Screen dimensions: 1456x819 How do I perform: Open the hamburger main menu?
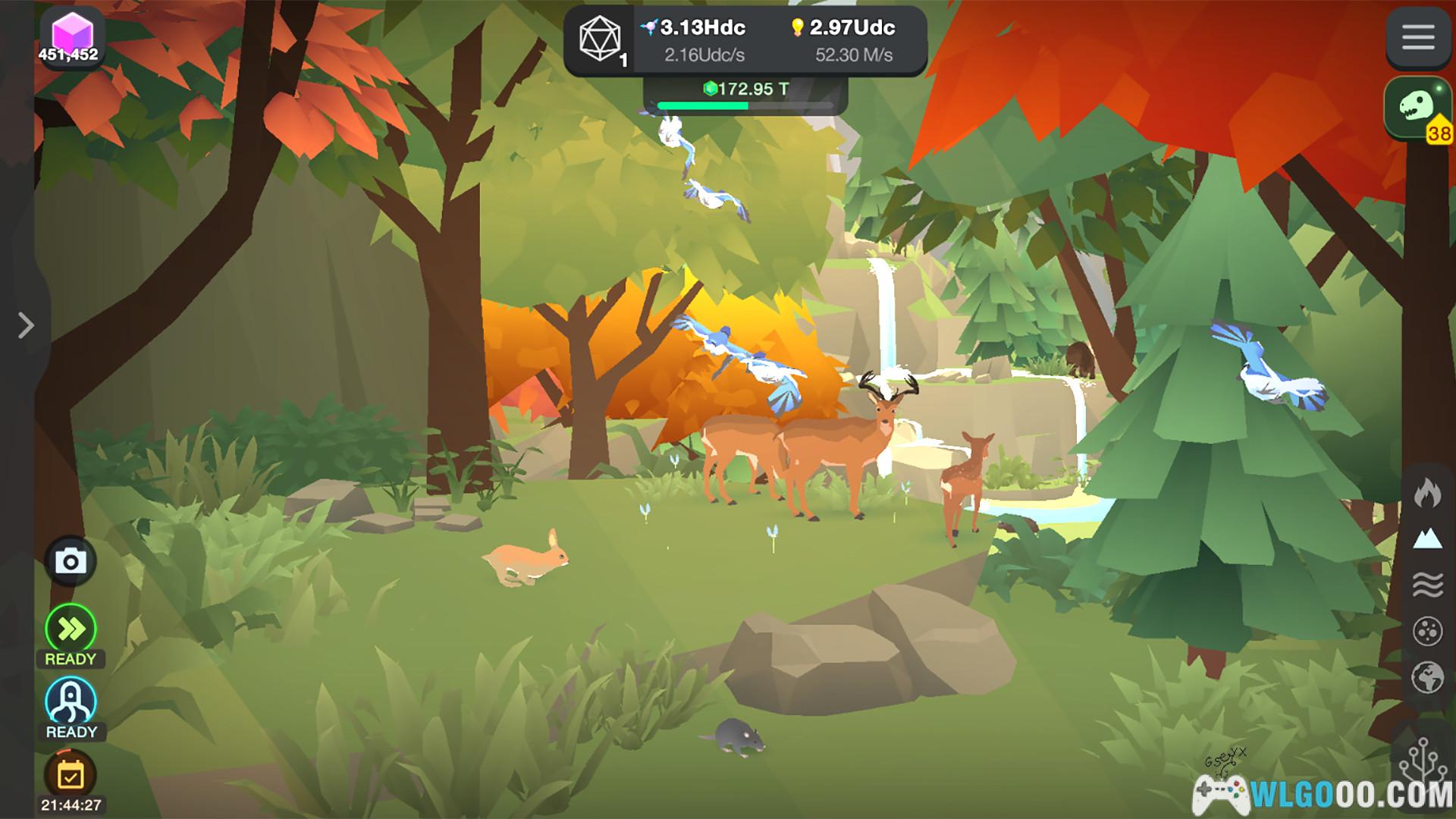tap(1417, 37)
